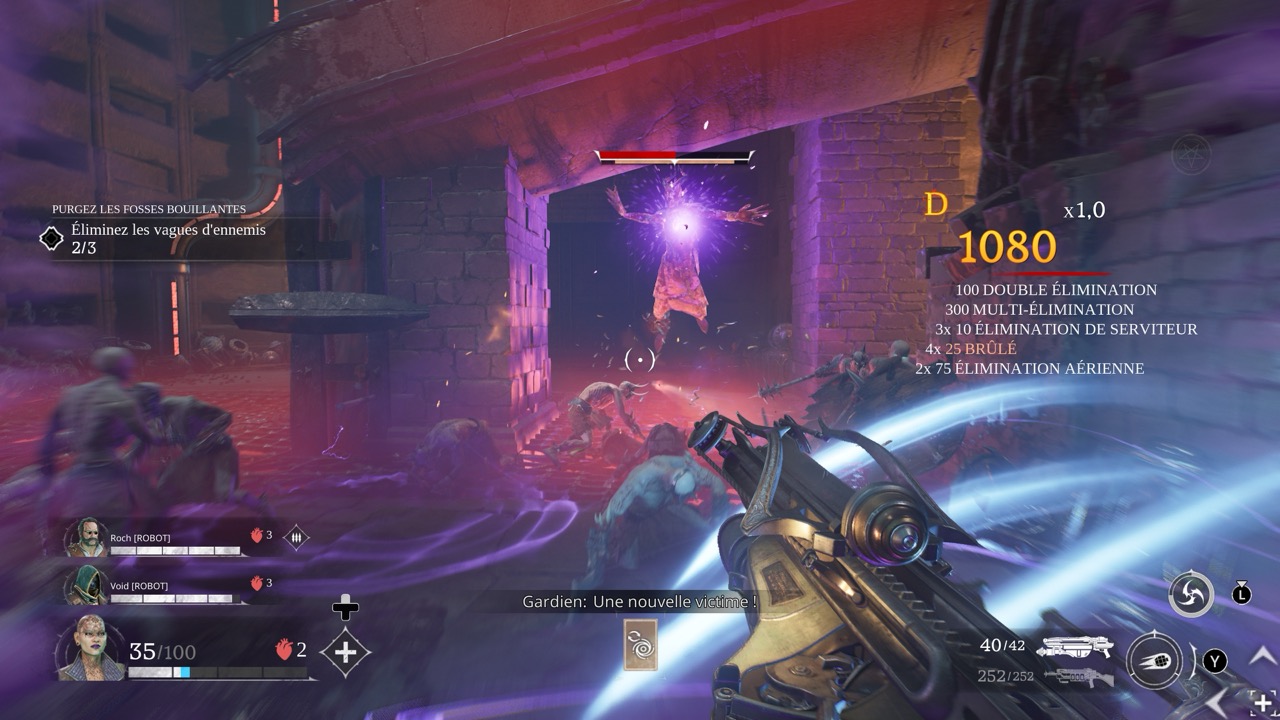Image resolution: width=1280 pixels, height=720 pixels.
Task: Click Void's hooded teammate portrait
Action: click(84, 586)
